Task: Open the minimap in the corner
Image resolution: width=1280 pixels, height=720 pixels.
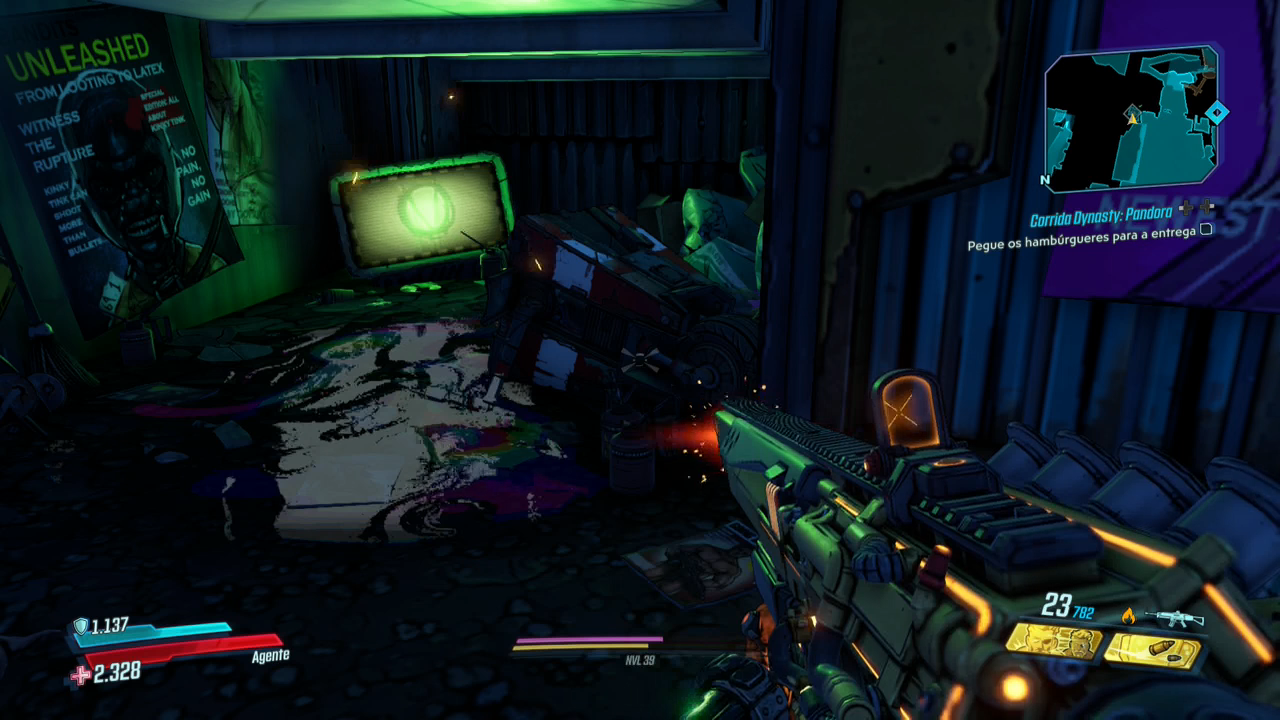Action: (x=1130, y=118)
